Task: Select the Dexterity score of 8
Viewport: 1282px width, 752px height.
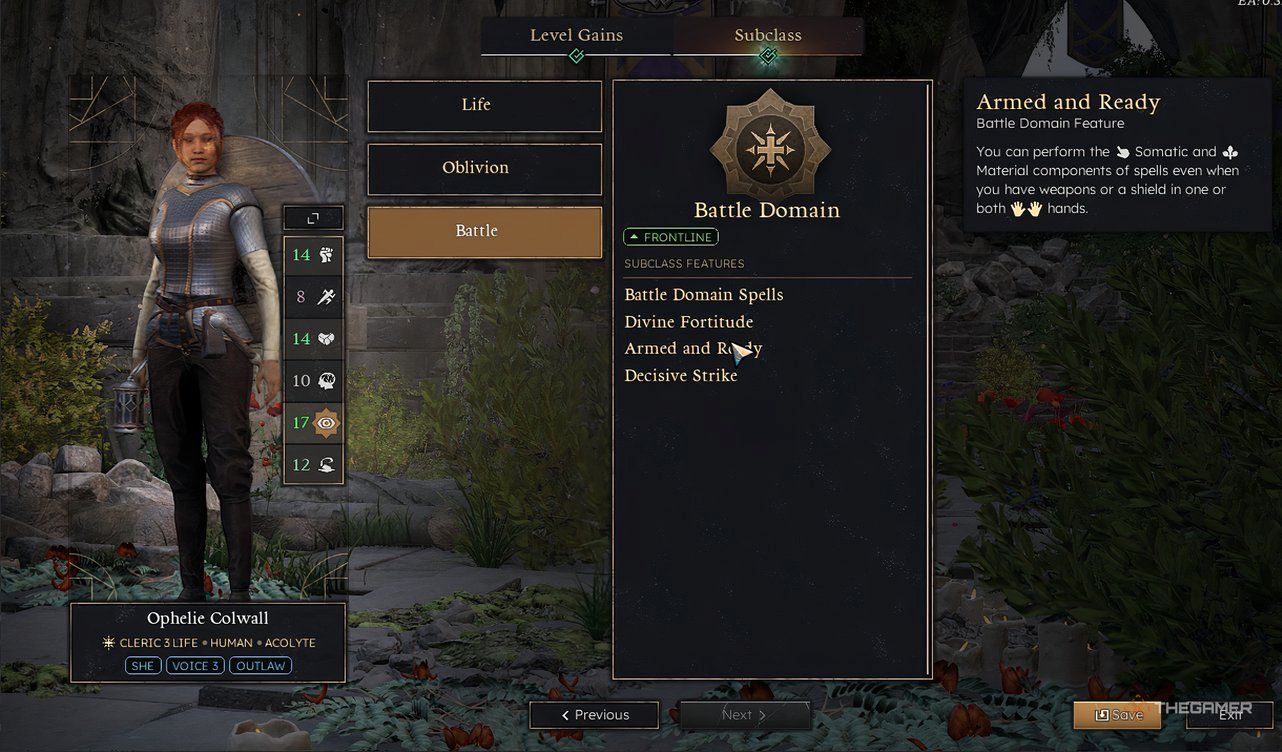Action: (313, 296)
